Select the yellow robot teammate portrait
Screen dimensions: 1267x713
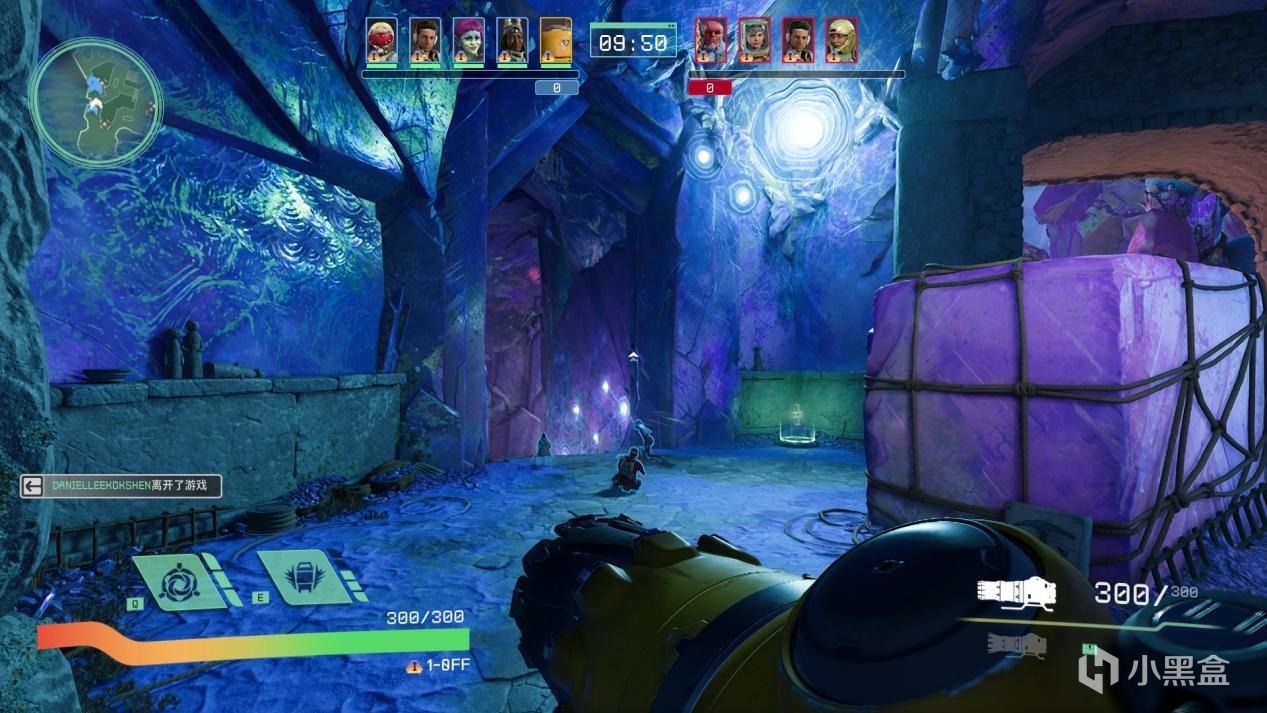coord(555,41)
